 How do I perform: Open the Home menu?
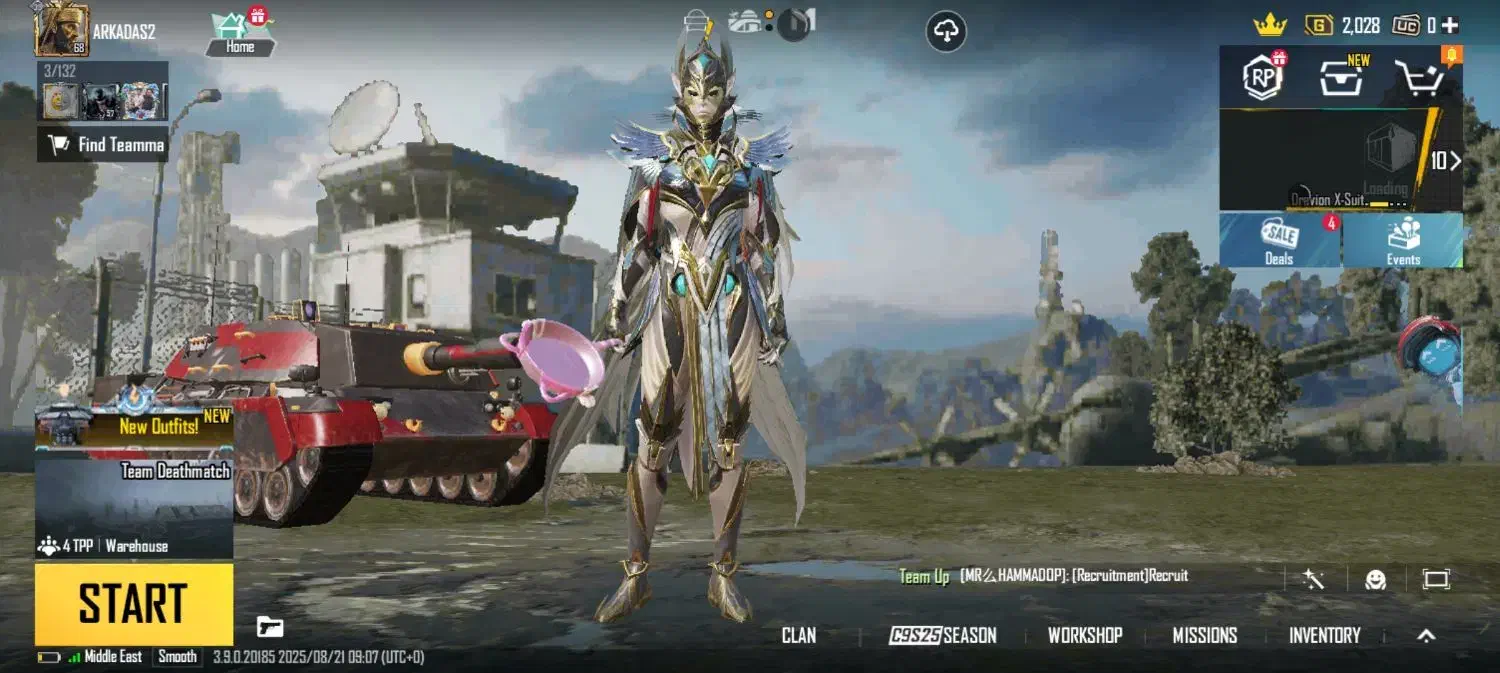[240, 33]
